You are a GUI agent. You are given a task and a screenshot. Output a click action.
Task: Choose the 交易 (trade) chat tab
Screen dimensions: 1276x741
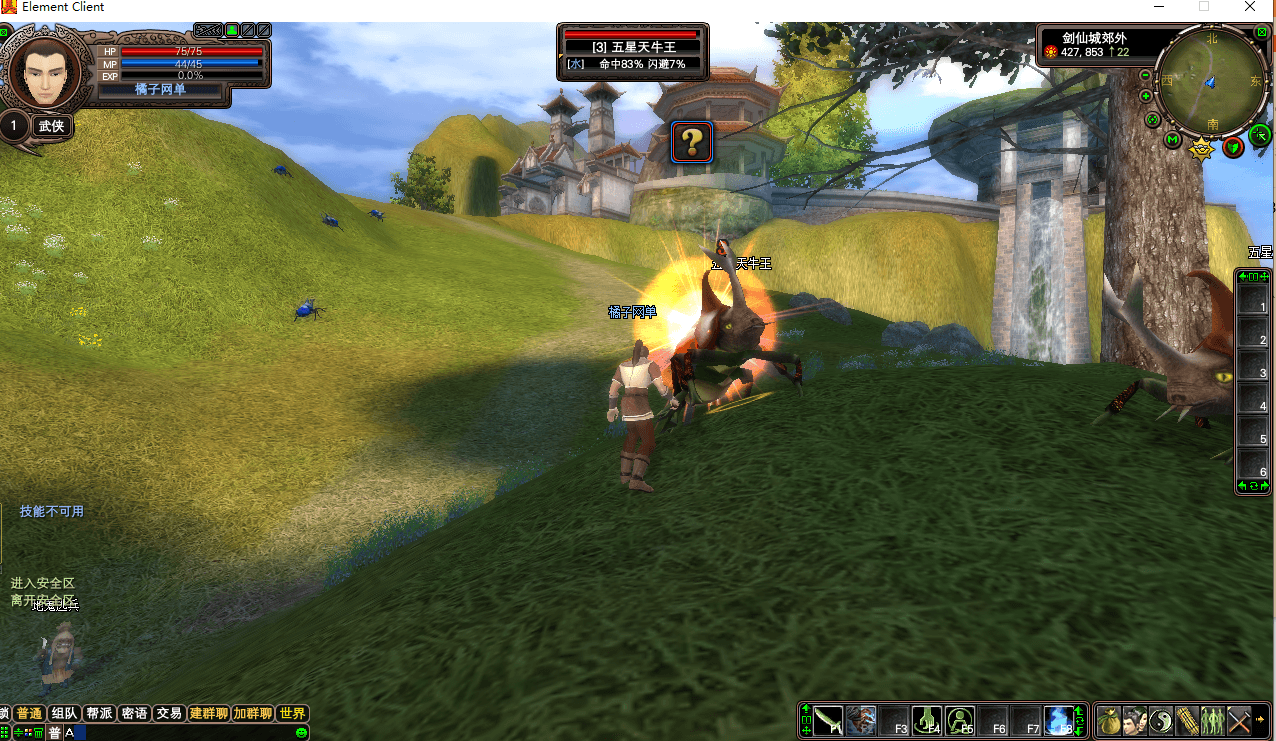tap(169, 713)
